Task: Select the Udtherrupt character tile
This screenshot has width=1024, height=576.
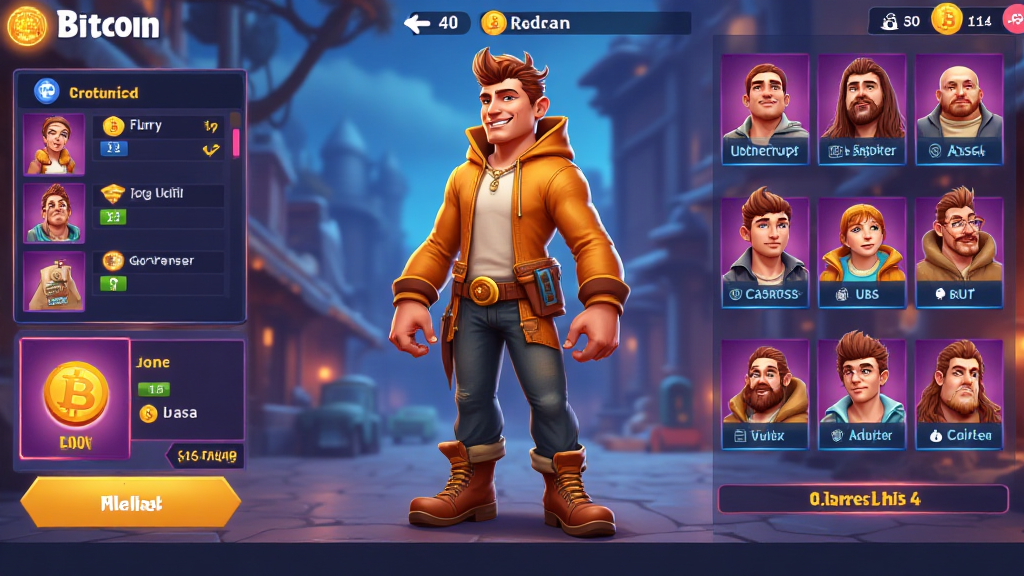Action: (x=765, y=110)
